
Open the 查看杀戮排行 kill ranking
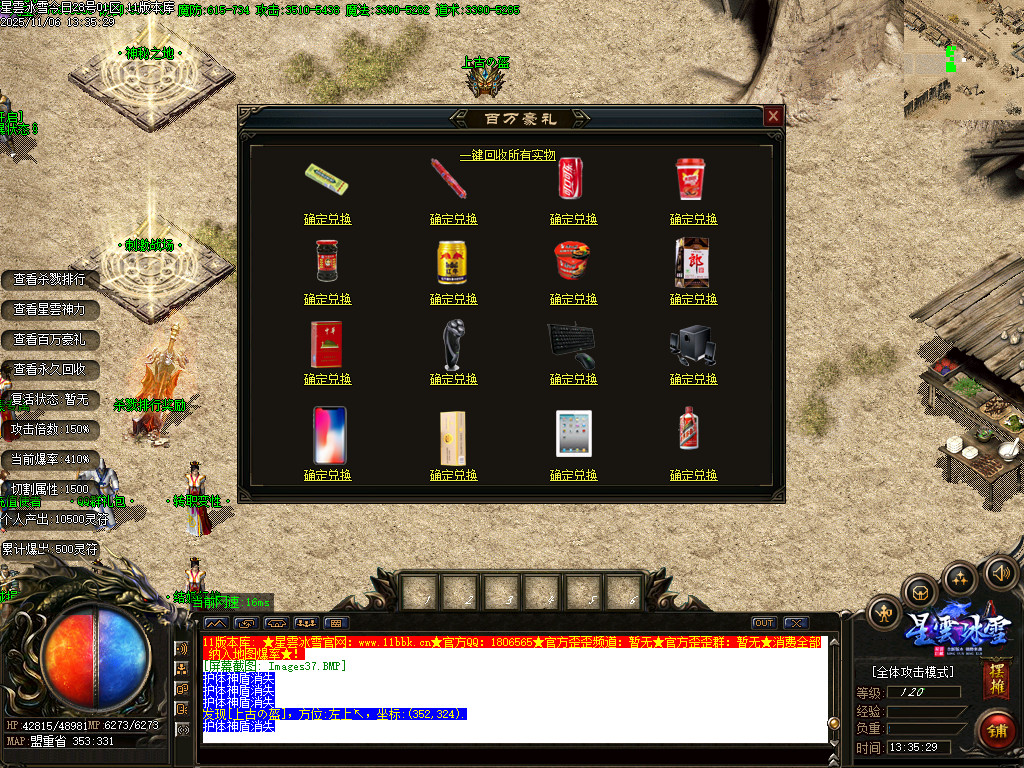pos(49,279)
